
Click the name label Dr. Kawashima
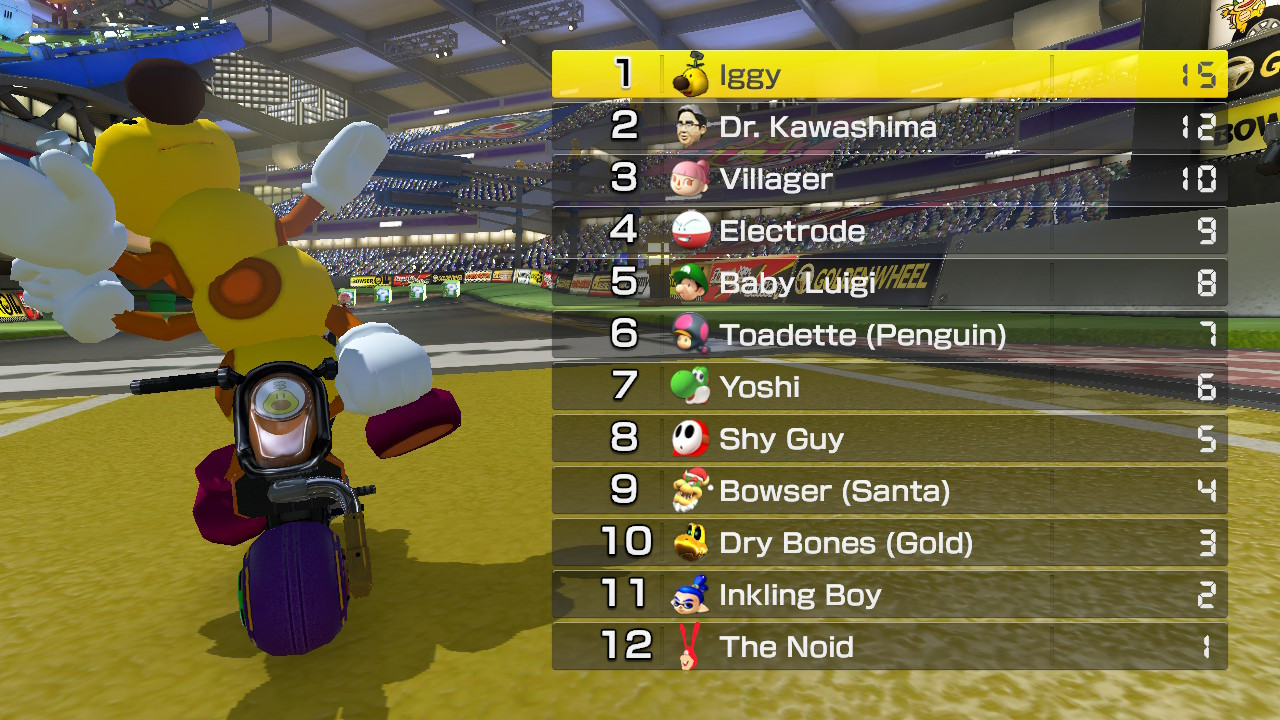(827, 125)
